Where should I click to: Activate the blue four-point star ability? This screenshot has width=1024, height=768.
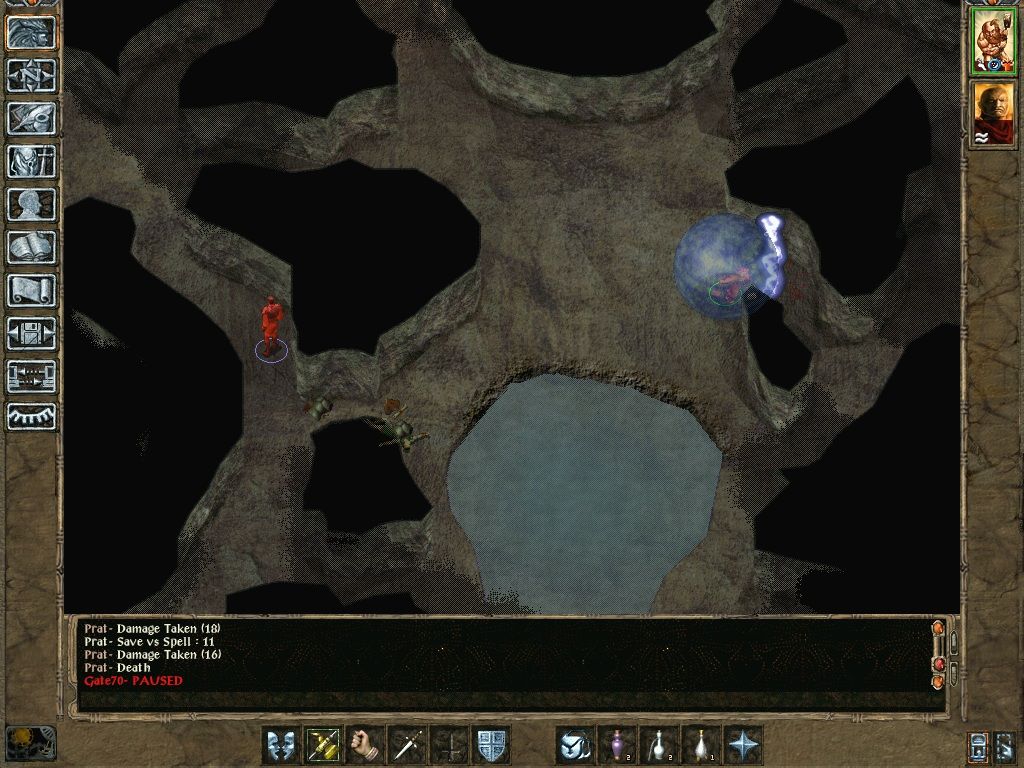click(x=743, y=745)
